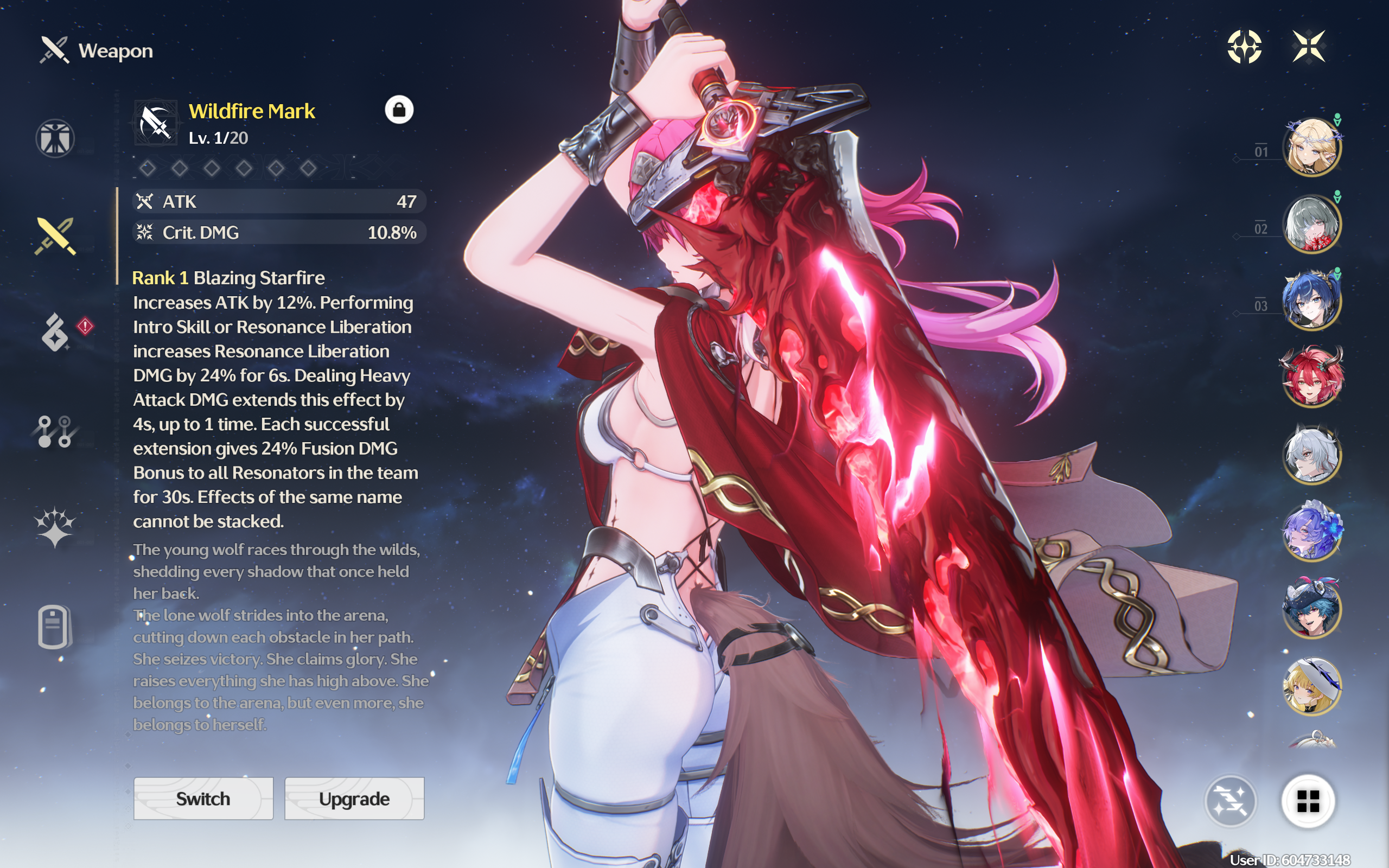The image size is (1389, 868).
Task: Upgrade the Wildfire Mark weapon
Action: pos(354,799)
